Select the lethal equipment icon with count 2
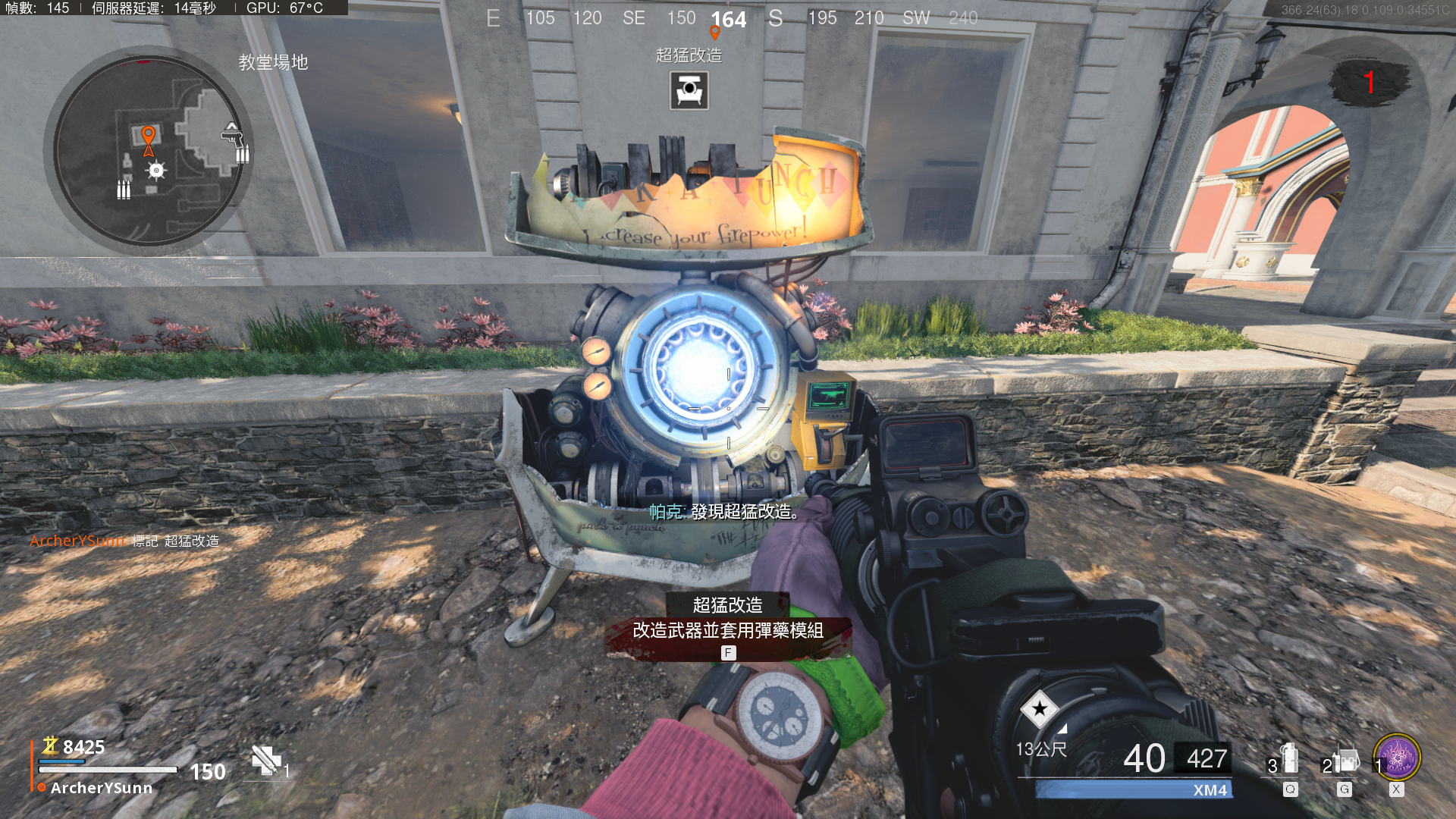Screen dimensions: 1456x819 [x=1345, y=761]
